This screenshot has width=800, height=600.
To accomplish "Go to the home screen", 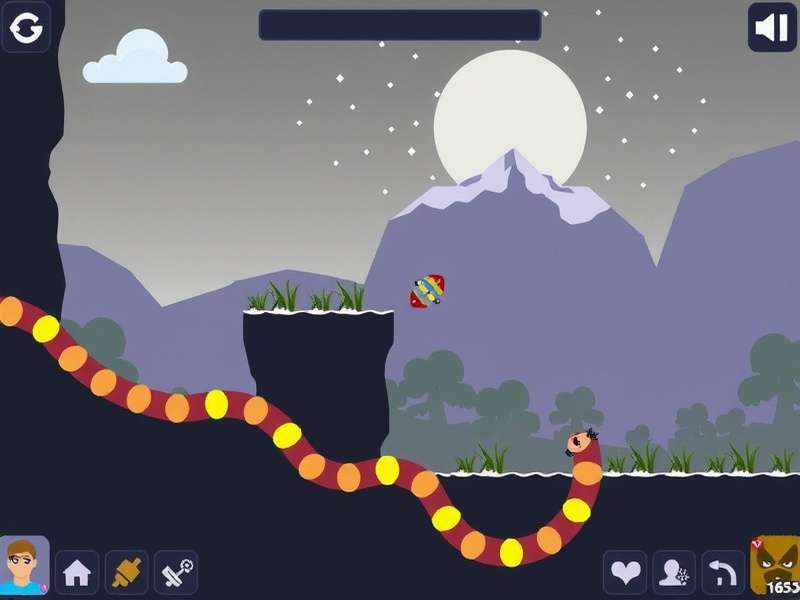I will pos(77,573).
